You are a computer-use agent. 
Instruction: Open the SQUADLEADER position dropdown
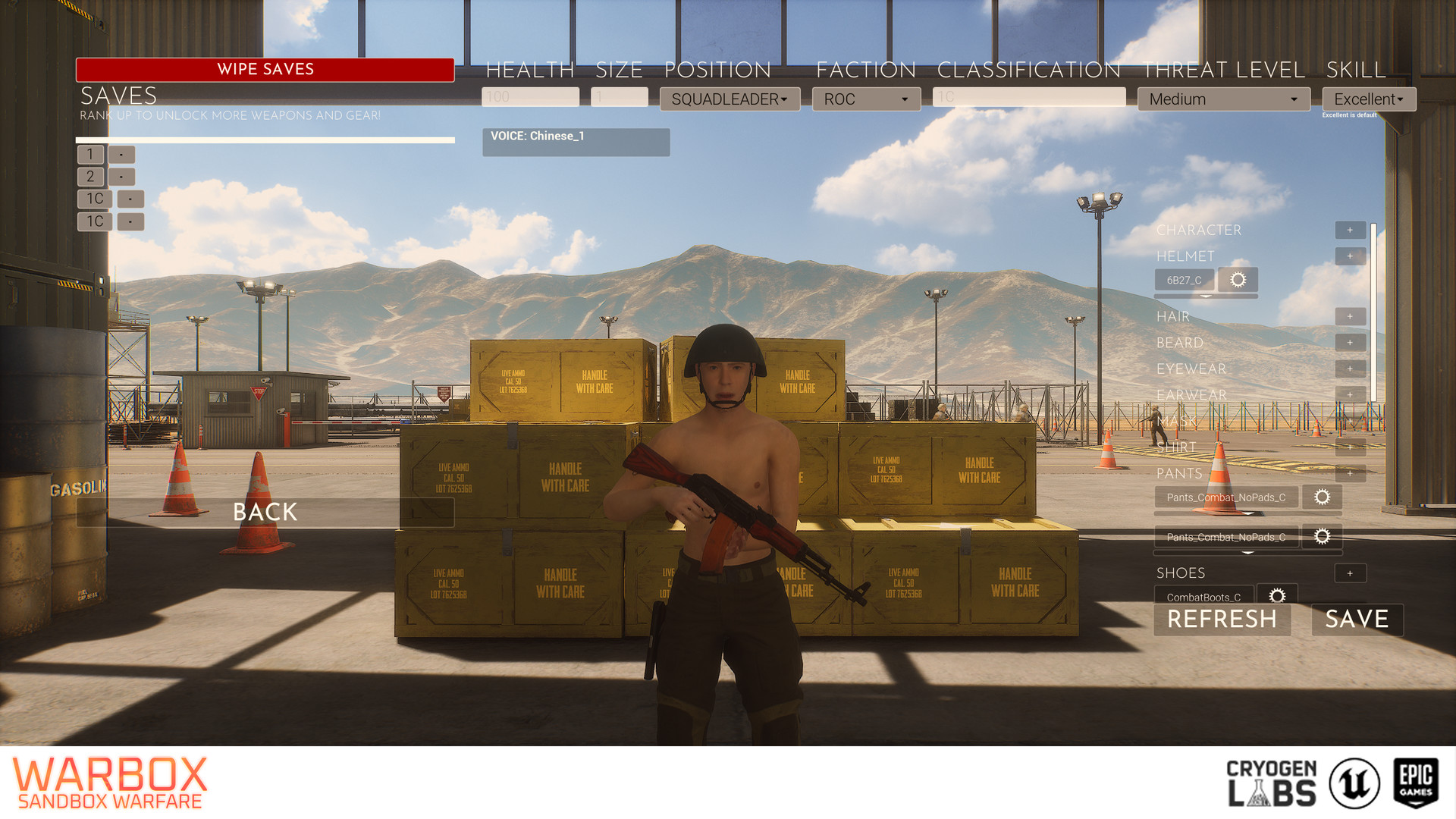tap(730, 99)
